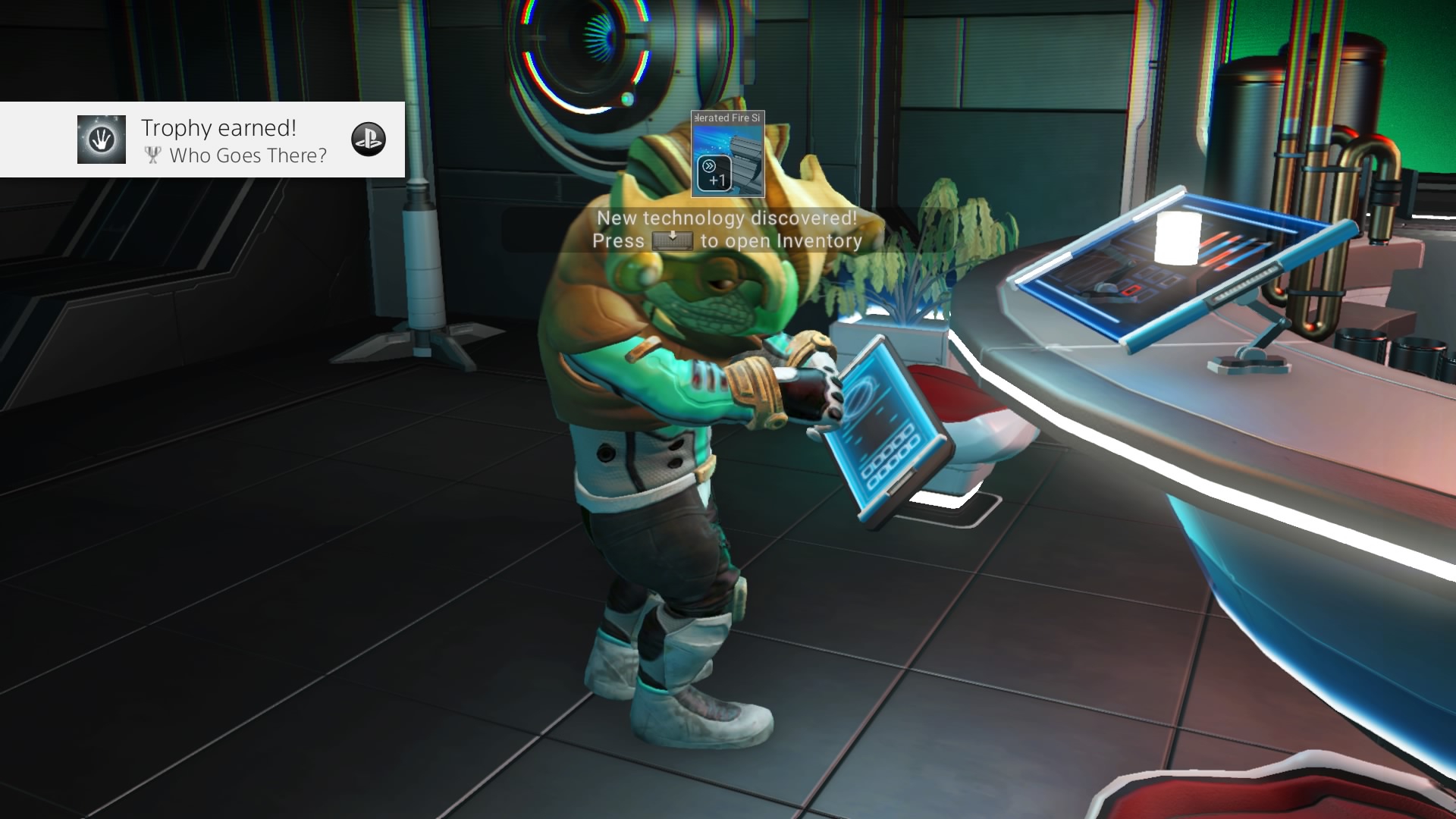Click the orange dial on the terminal screen
Image resolution: width=1456 pixels, height=819 pixels.
coord(1128,290)
